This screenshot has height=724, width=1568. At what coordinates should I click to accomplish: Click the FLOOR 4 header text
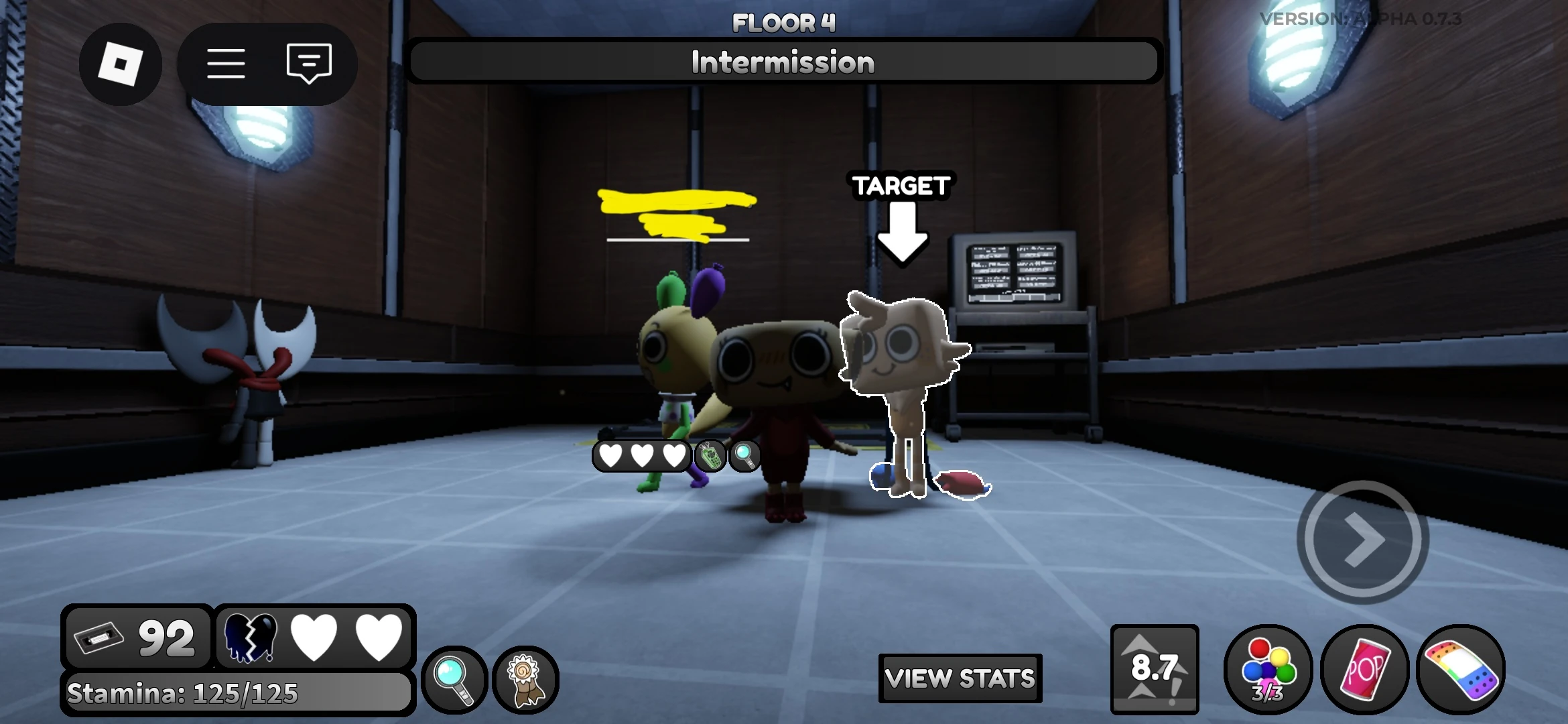[x=783, y=21]
